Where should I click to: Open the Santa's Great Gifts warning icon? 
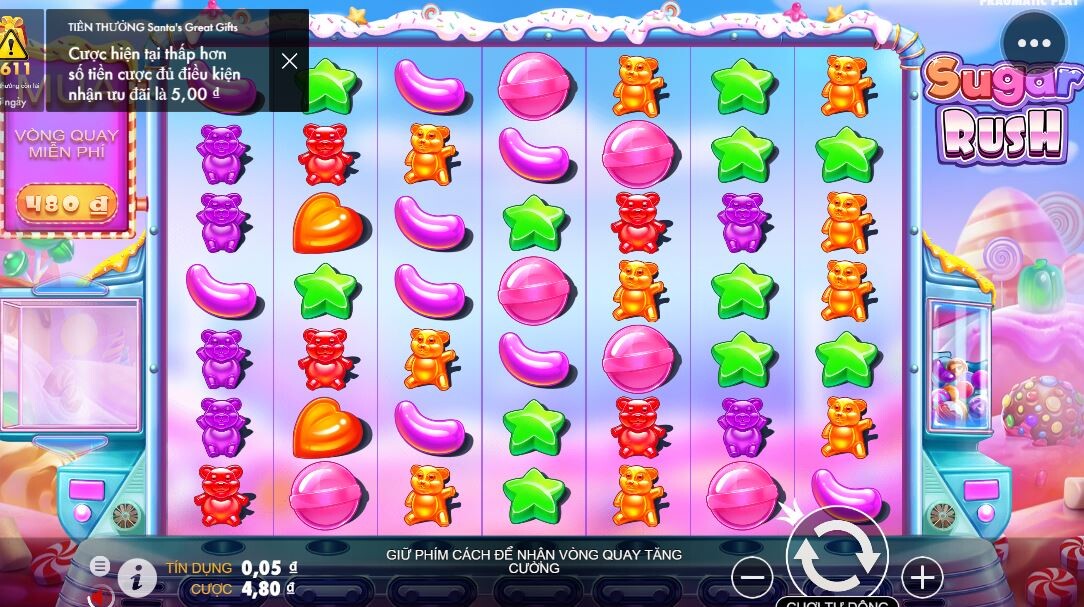[x=14, y=42]
